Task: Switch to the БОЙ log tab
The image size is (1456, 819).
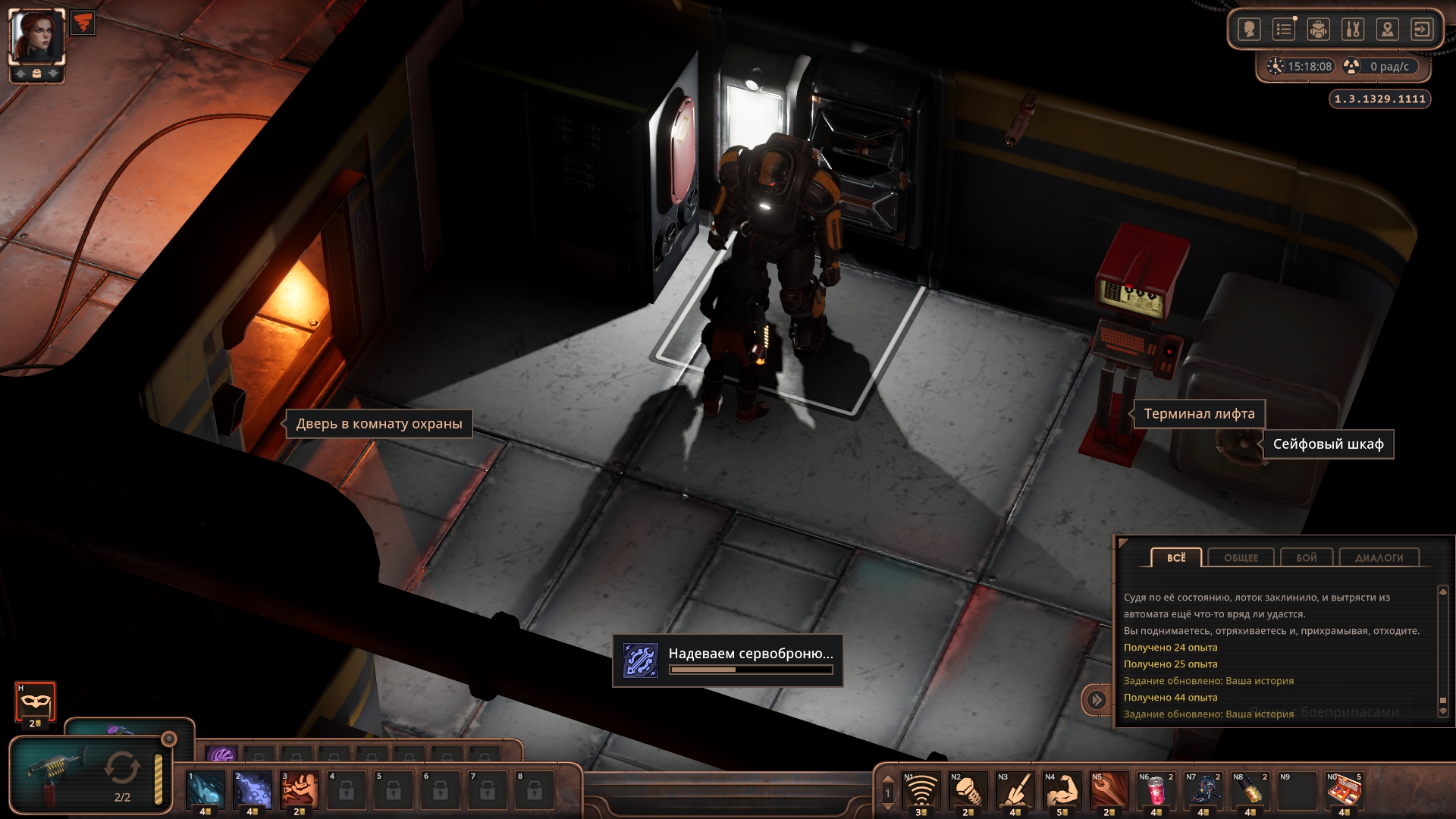Action: pos(1307,558)
